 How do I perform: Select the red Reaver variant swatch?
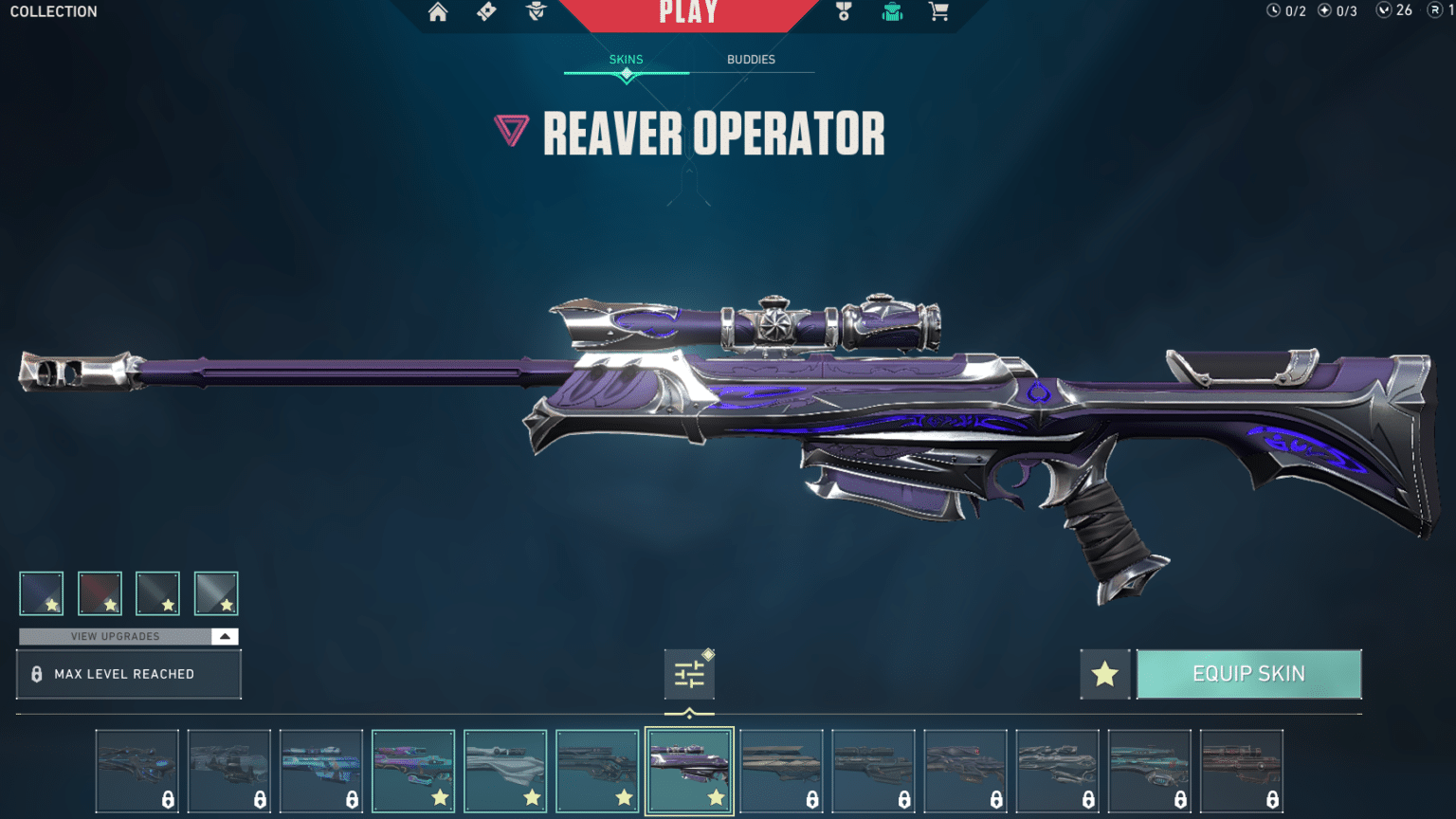(x=100, y=592)
